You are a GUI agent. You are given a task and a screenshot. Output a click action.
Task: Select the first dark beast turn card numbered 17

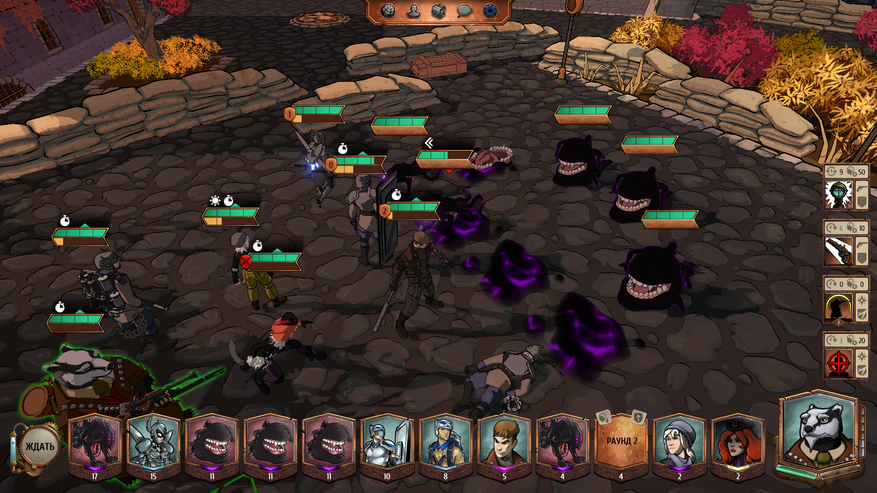94,443
